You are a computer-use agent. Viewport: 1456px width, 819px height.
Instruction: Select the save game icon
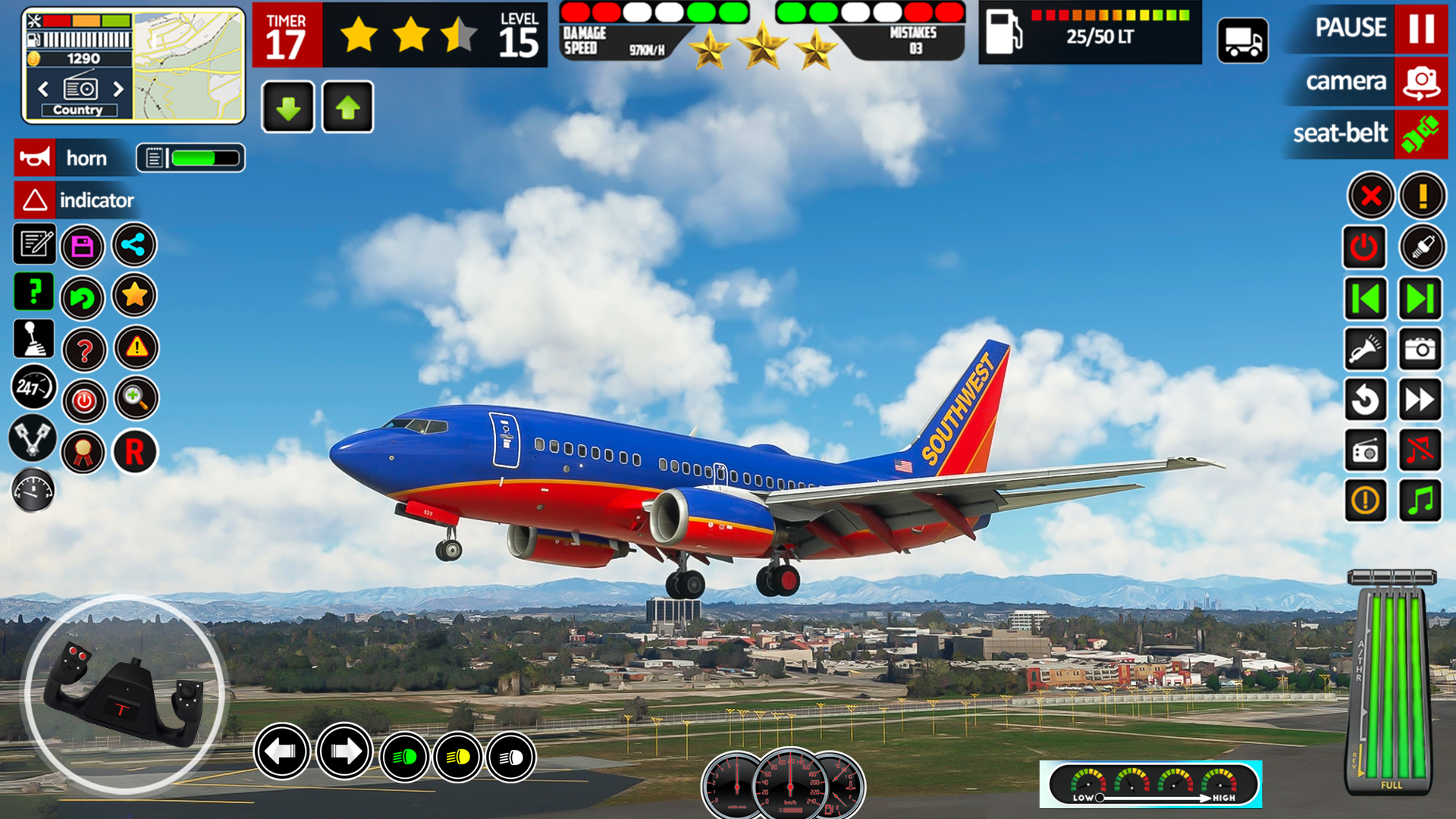(83, 246)
